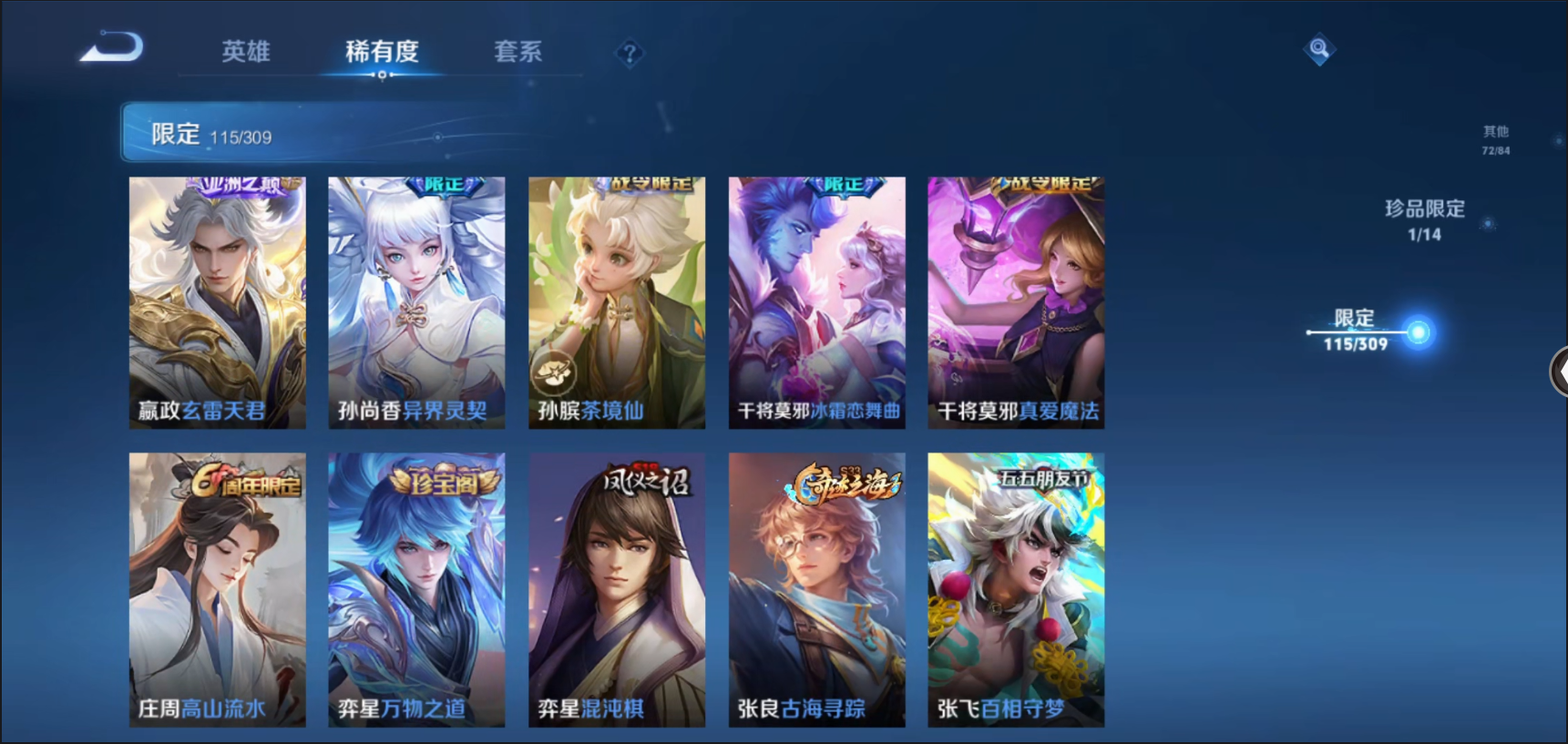Choose the 弈星 万物之道 skin card
The height and width of the screenshot is (744, 1568).
[x=416, y=589]
